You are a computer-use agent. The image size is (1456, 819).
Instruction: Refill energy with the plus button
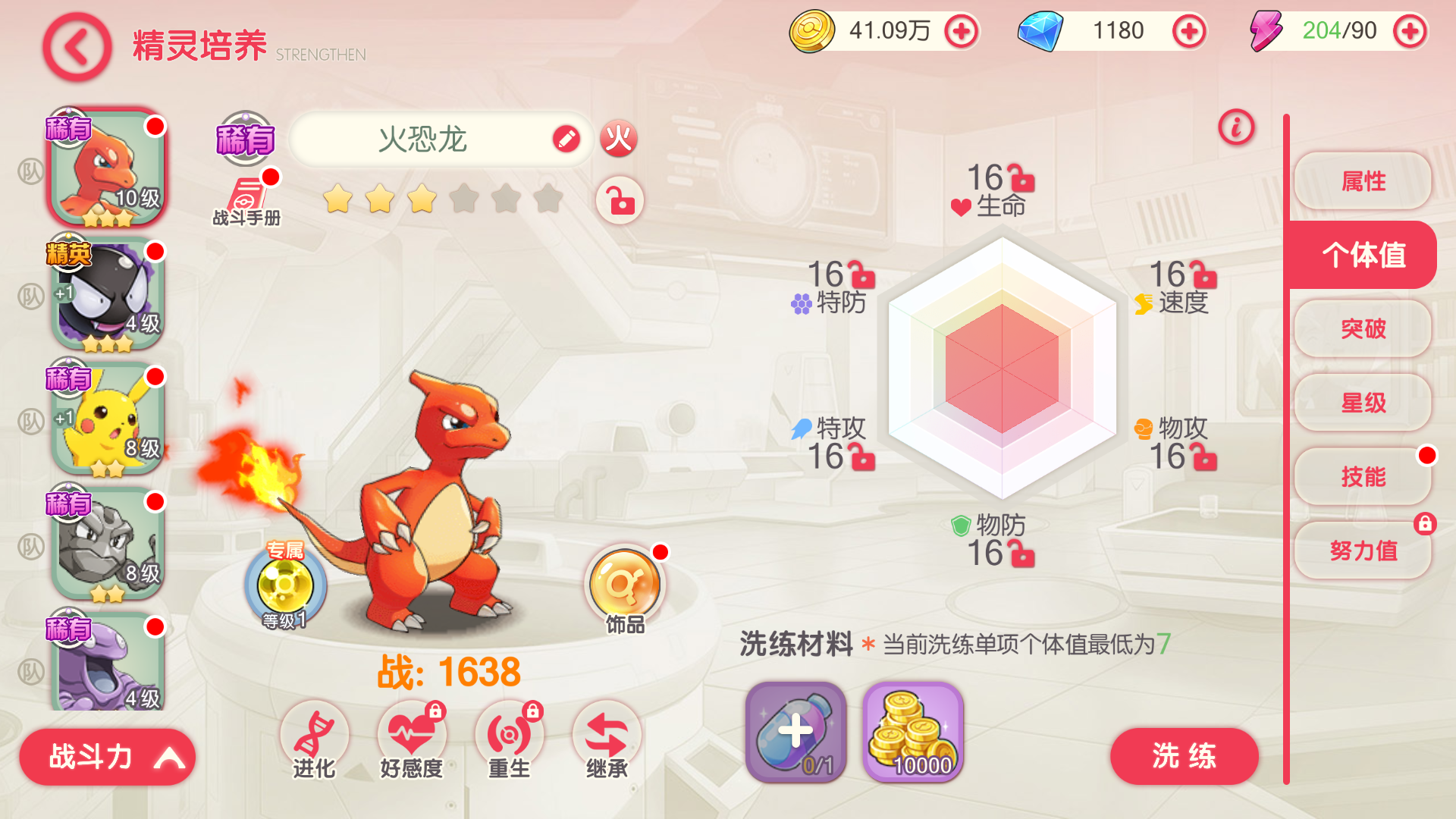[x=1410, y=32]
